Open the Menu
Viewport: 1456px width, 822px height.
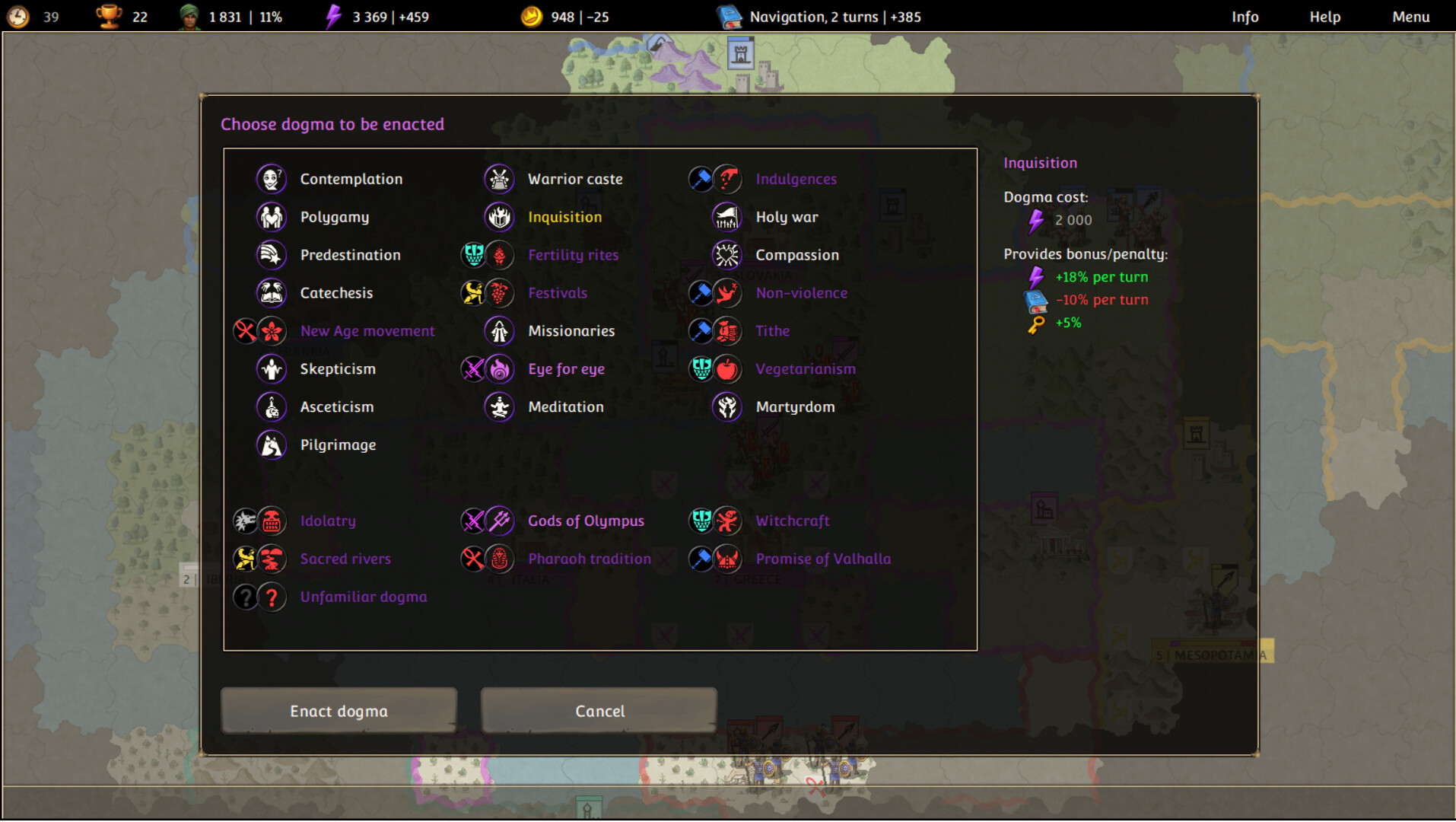coord(1410,16)
